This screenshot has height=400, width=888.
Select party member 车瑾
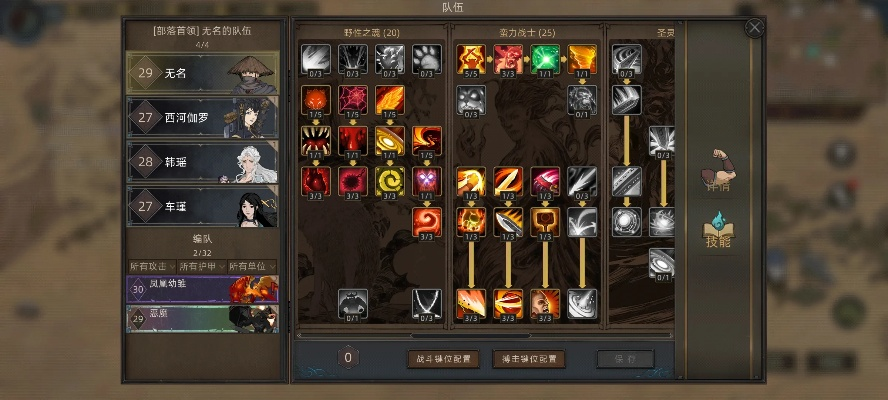(202, 206)
